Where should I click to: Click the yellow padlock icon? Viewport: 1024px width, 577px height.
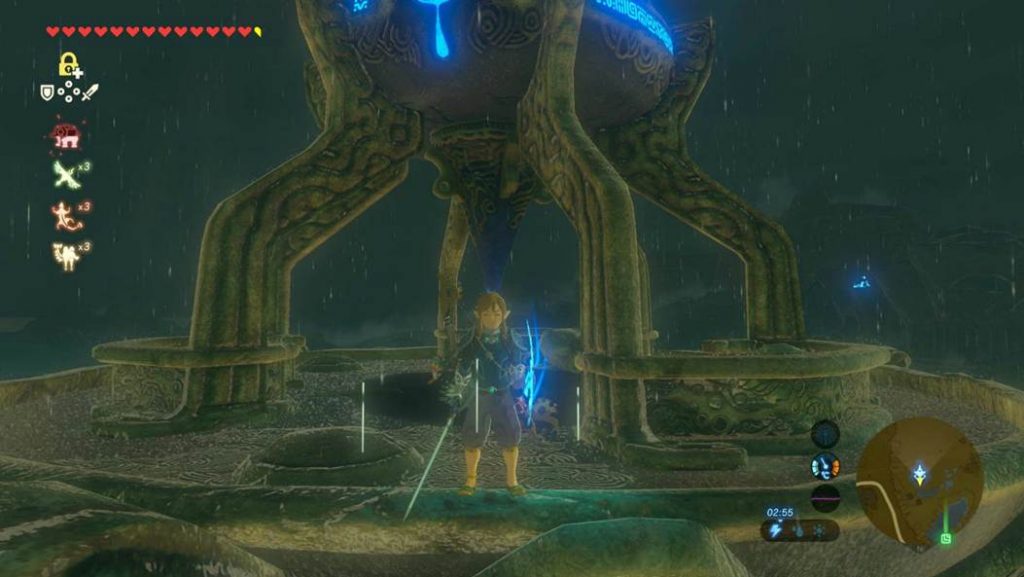(x=69, y=66)
